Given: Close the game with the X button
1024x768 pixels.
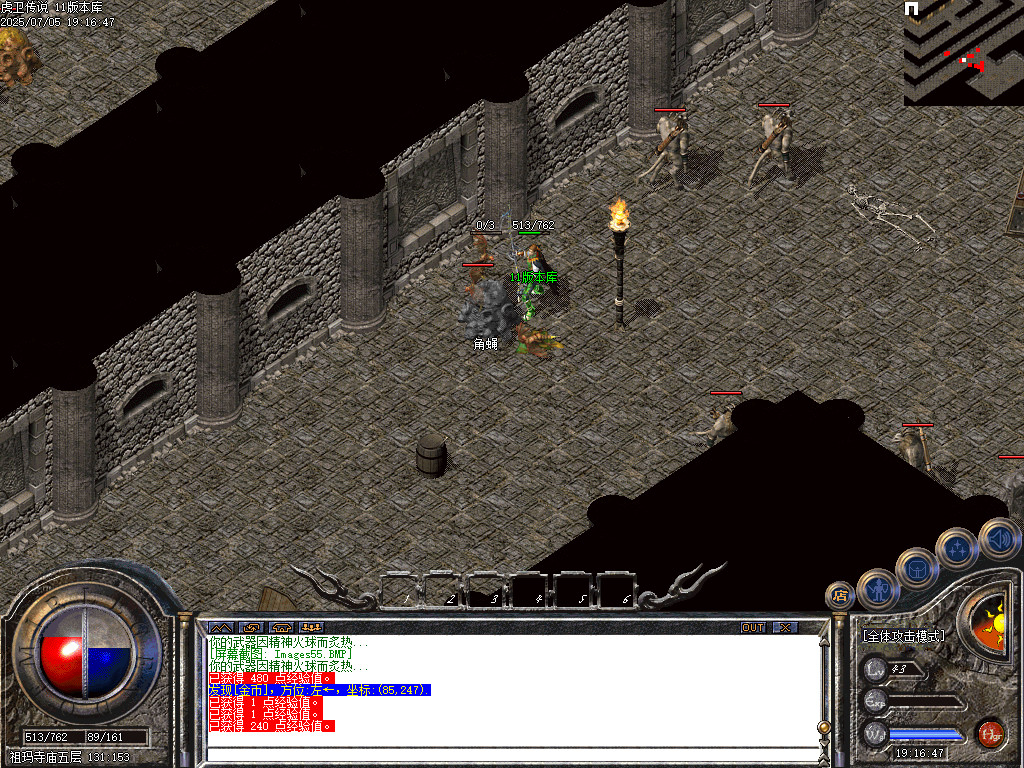Looking at the screenshot, I should (x=786, y=627).
